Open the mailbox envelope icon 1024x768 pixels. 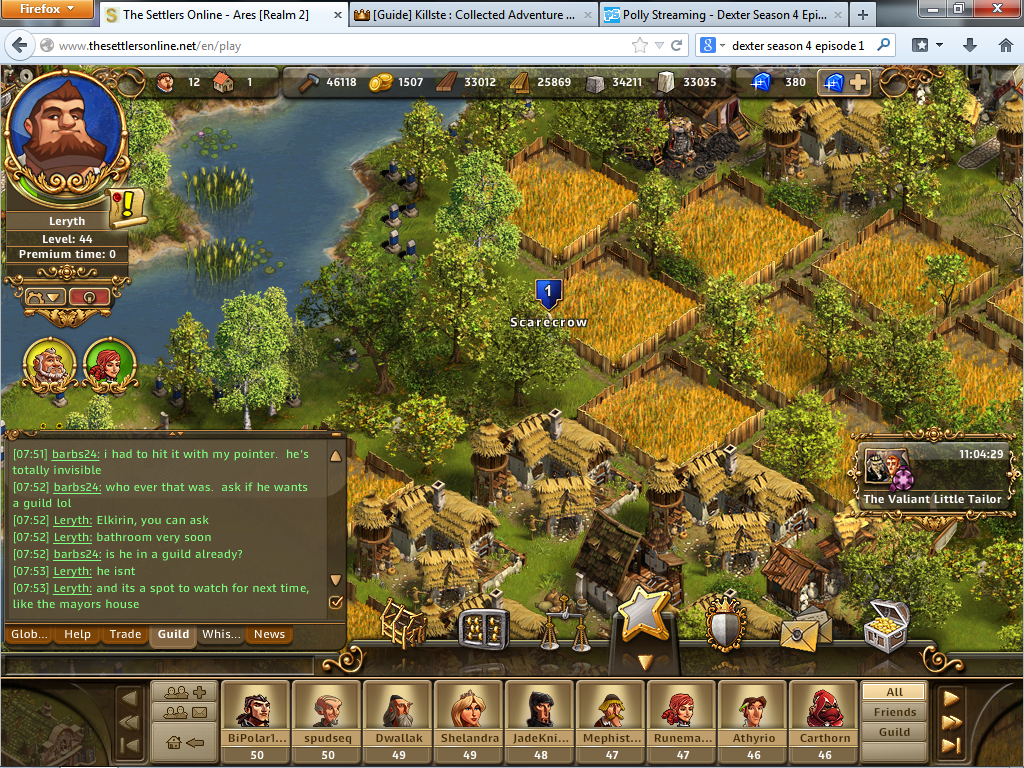[806, 629]
